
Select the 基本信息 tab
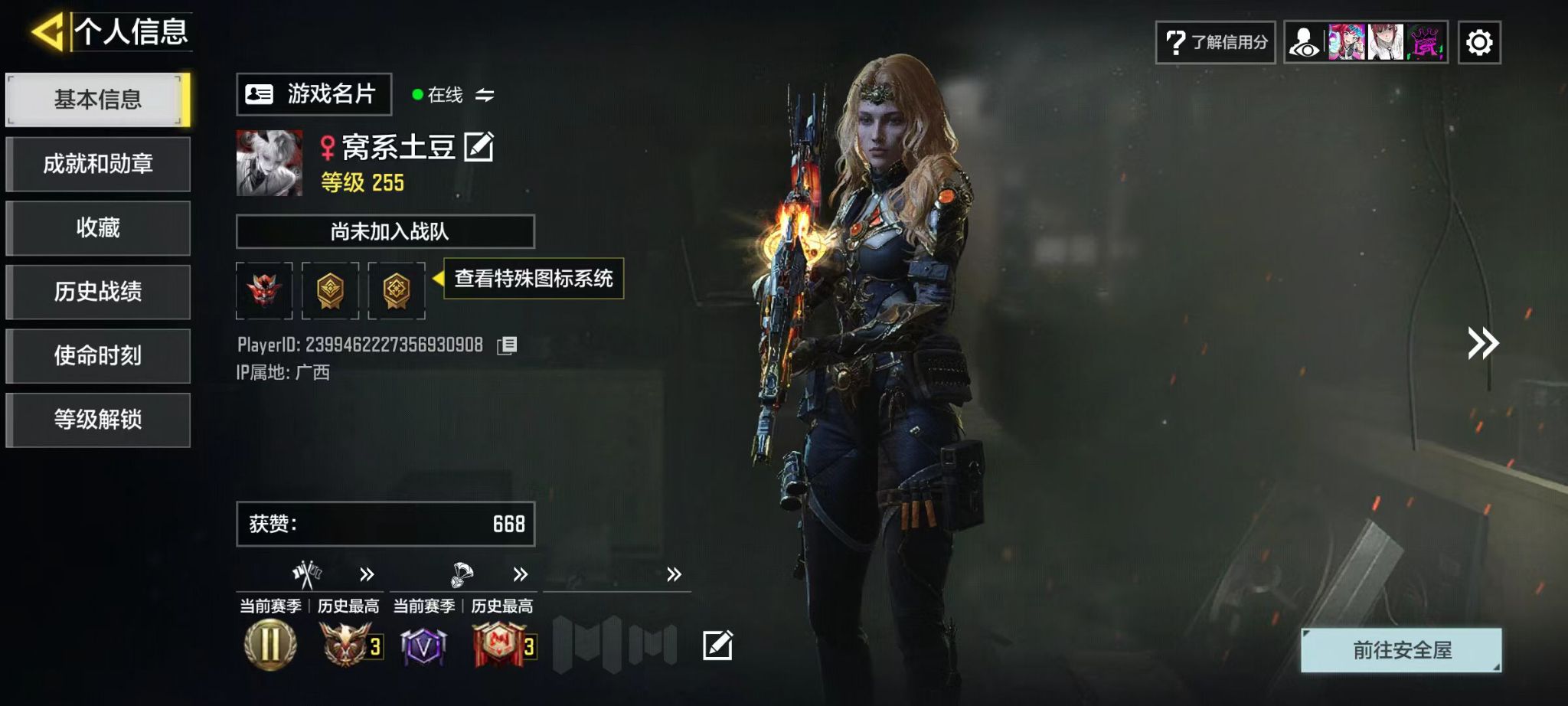click(x=97, y=100)
